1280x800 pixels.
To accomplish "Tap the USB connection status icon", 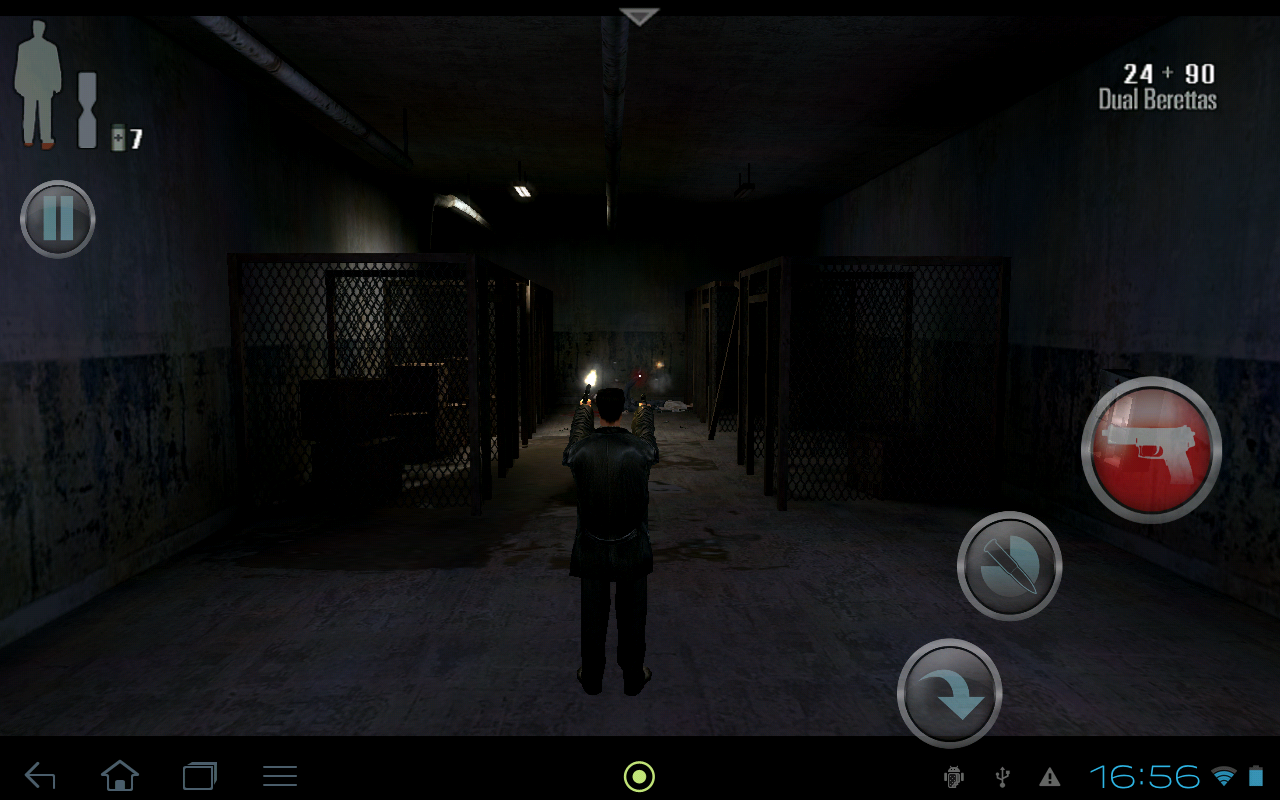I will pyautogui.click(x=1000, y=776).
